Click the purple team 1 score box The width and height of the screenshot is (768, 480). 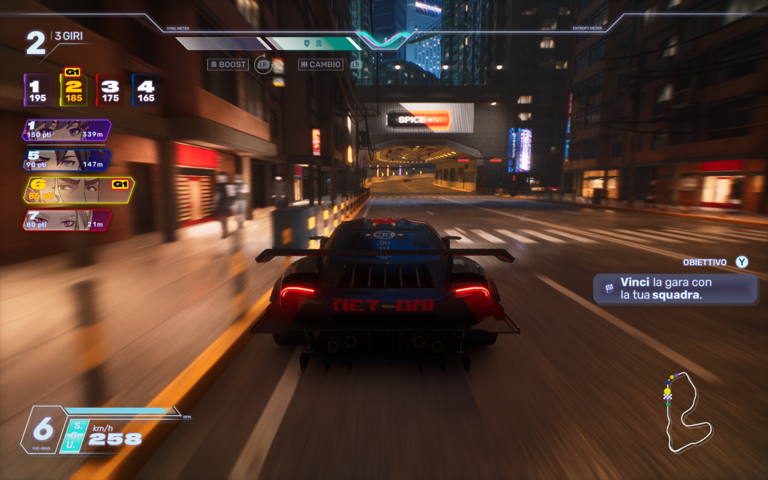tap(37, 91)
